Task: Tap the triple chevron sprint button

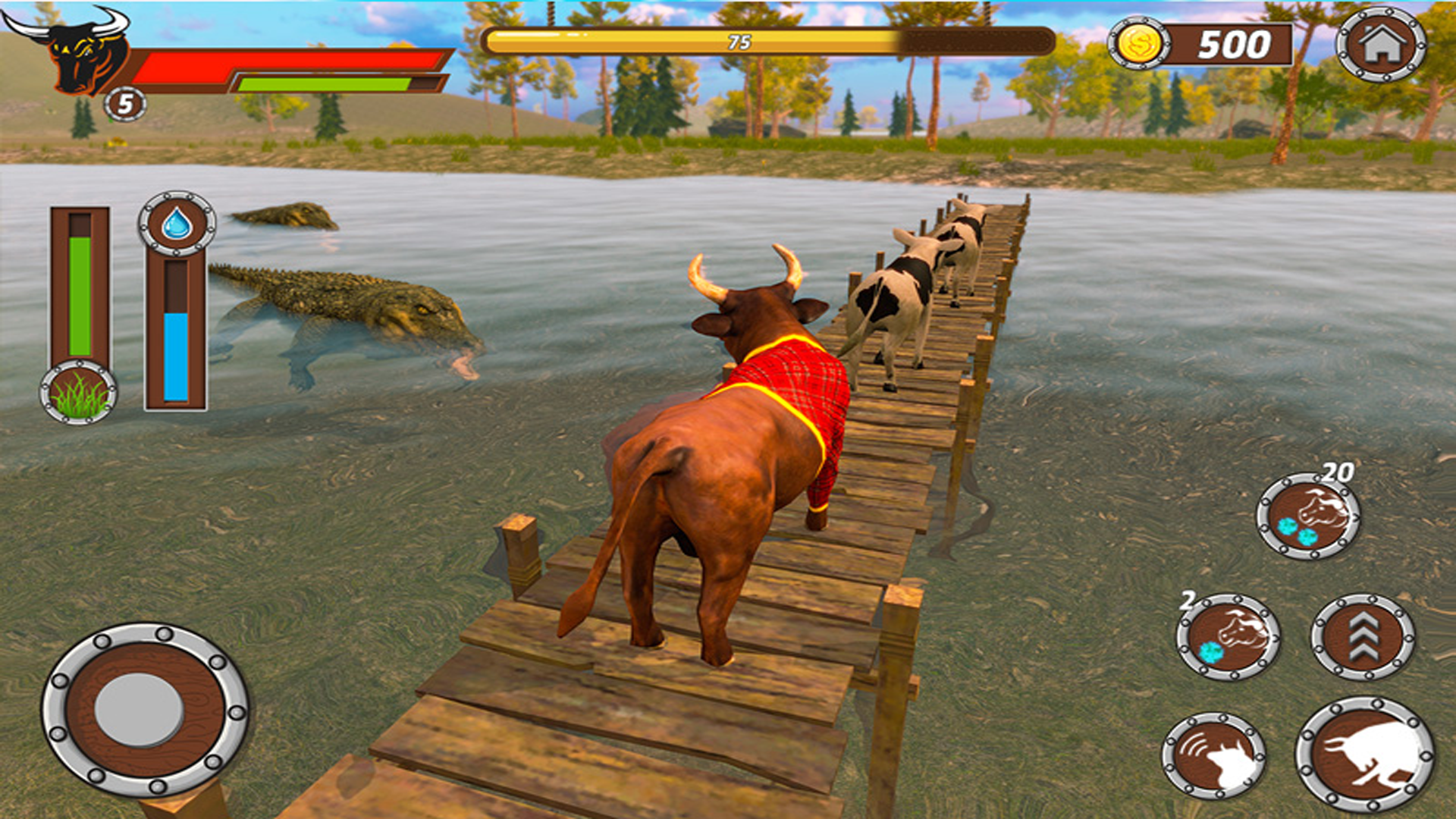Action: (1363, 636)
